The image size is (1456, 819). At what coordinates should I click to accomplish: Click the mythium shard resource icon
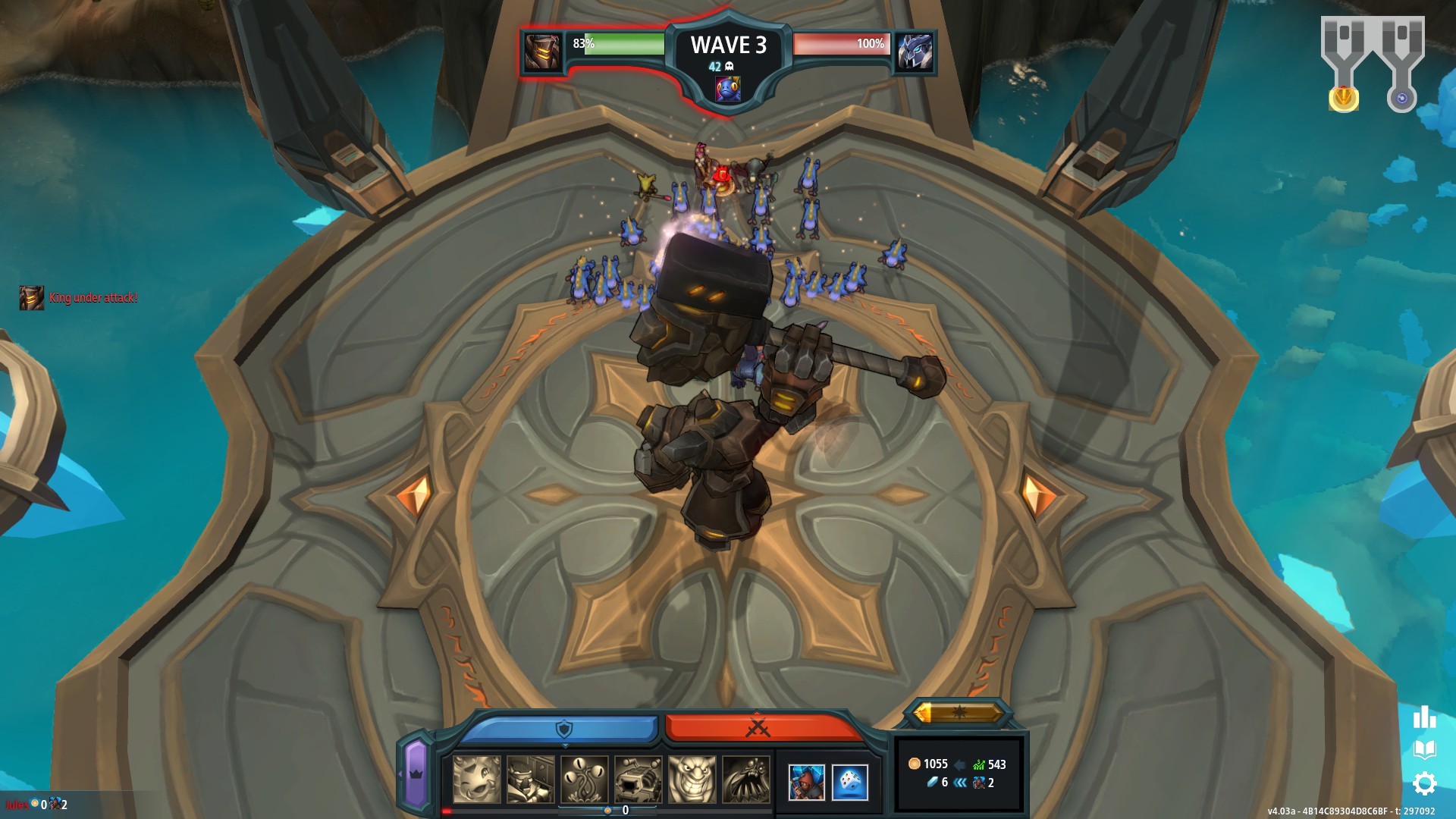click(934, 783)
